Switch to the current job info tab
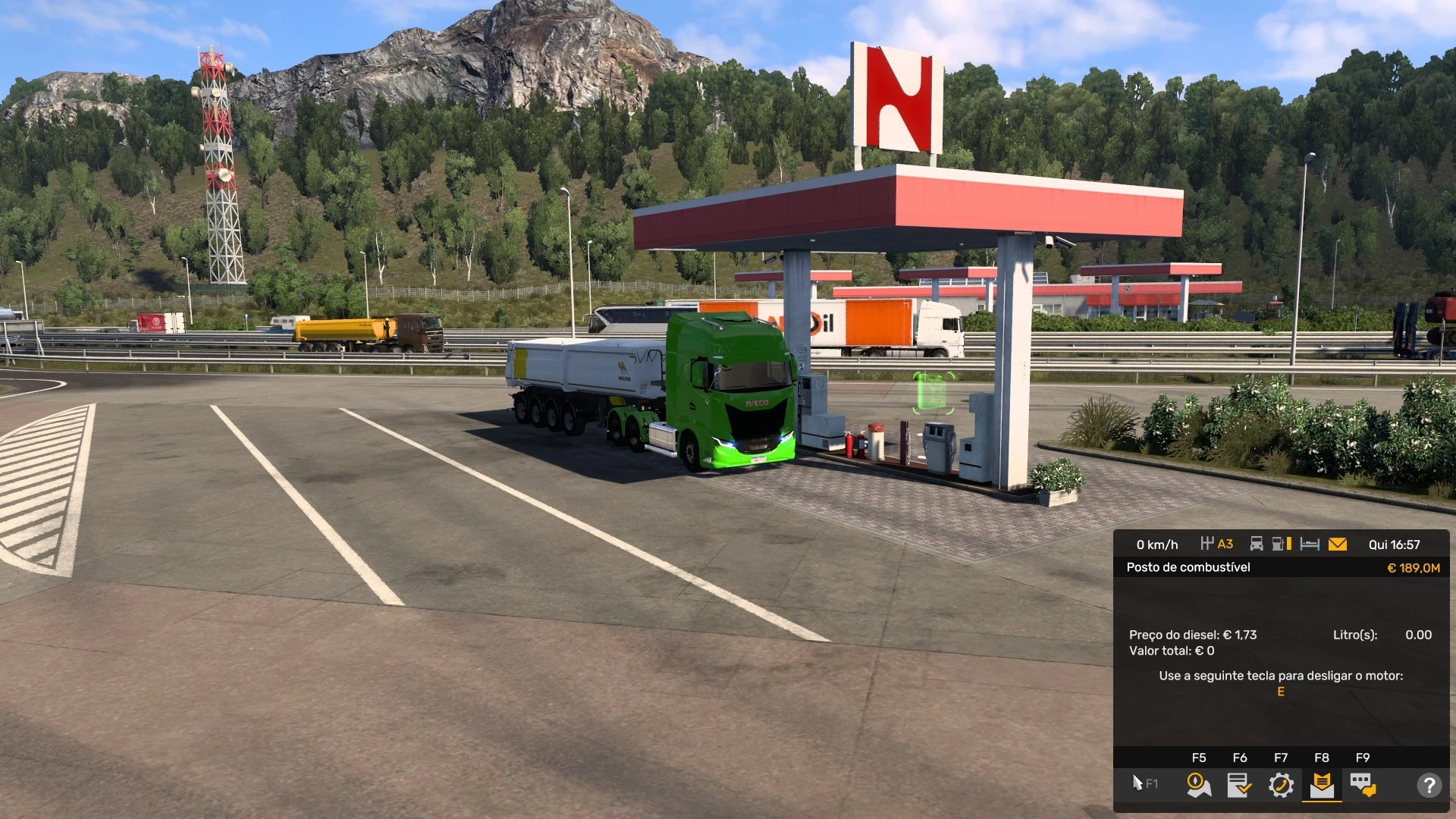This screenshot has width=1456, height=819. tap(1240, 785)
